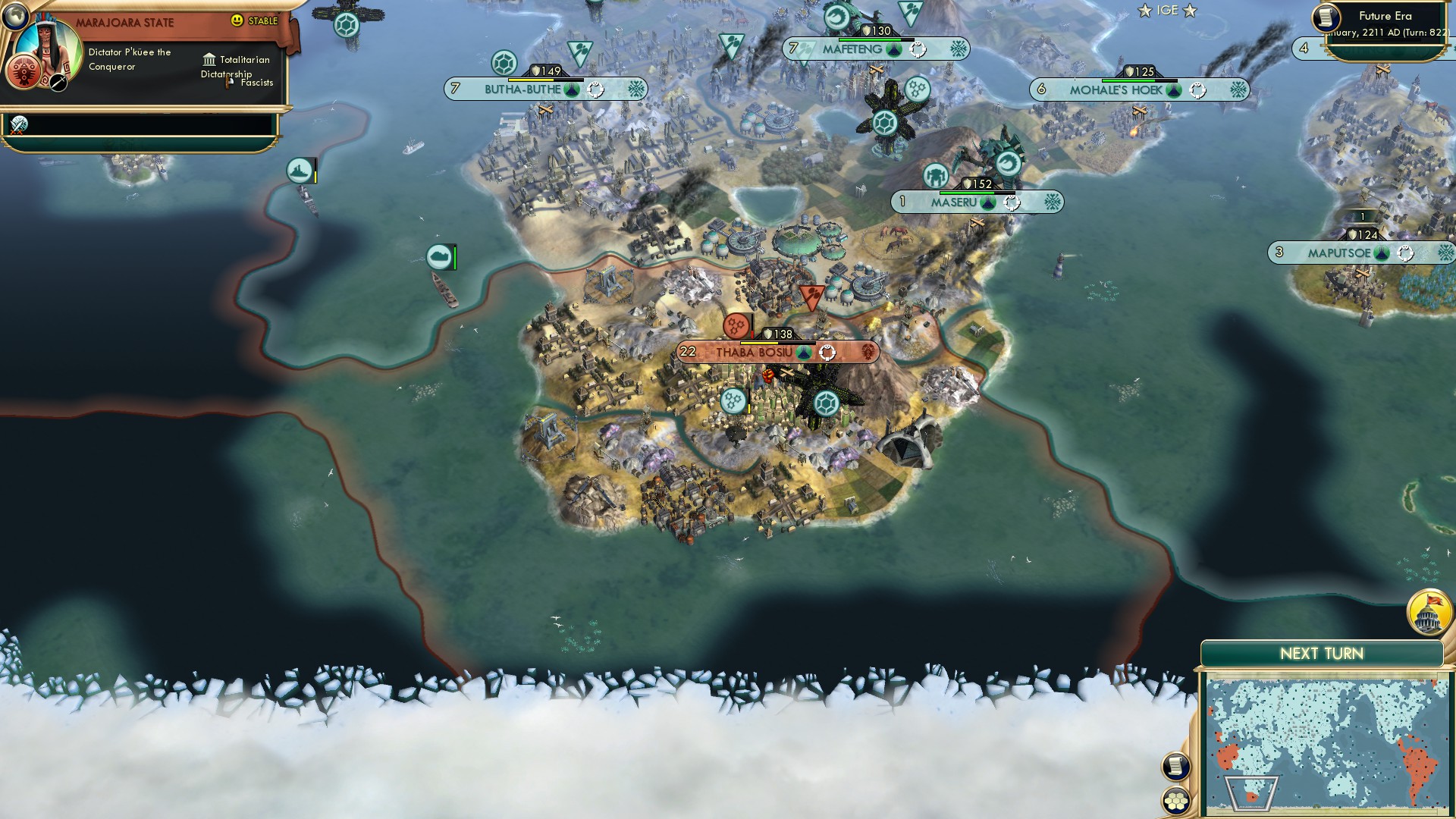Open the notification log scroll beside the minimap
Viewport: 1456px width, 819px height.
coord(1176,765)
